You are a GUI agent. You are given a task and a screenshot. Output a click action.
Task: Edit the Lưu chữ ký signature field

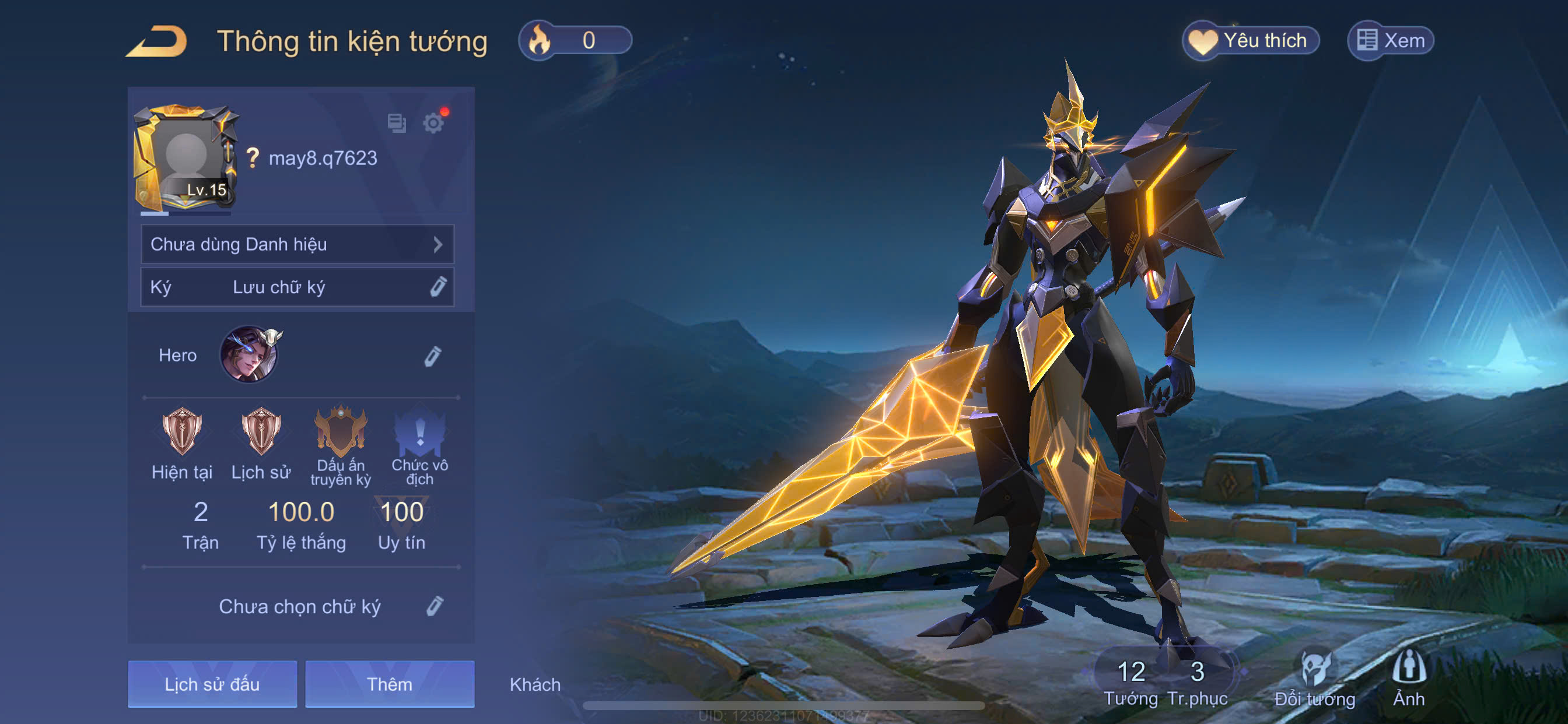coord(437,287)
